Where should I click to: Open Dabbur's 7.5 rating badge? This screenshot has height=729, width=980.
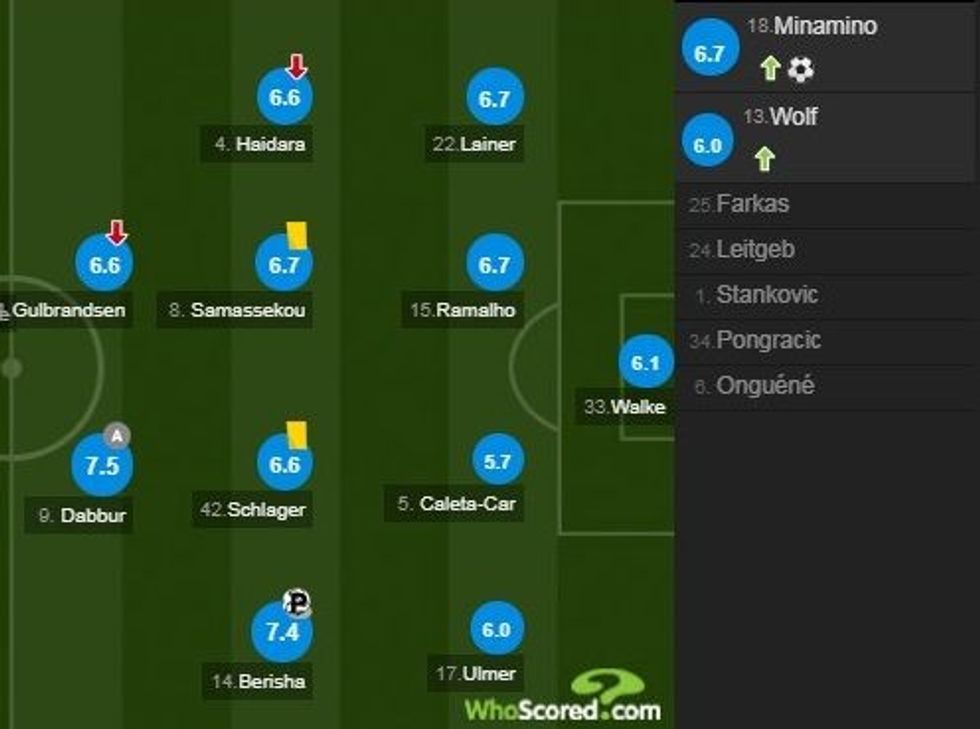[x=102, y=467]
